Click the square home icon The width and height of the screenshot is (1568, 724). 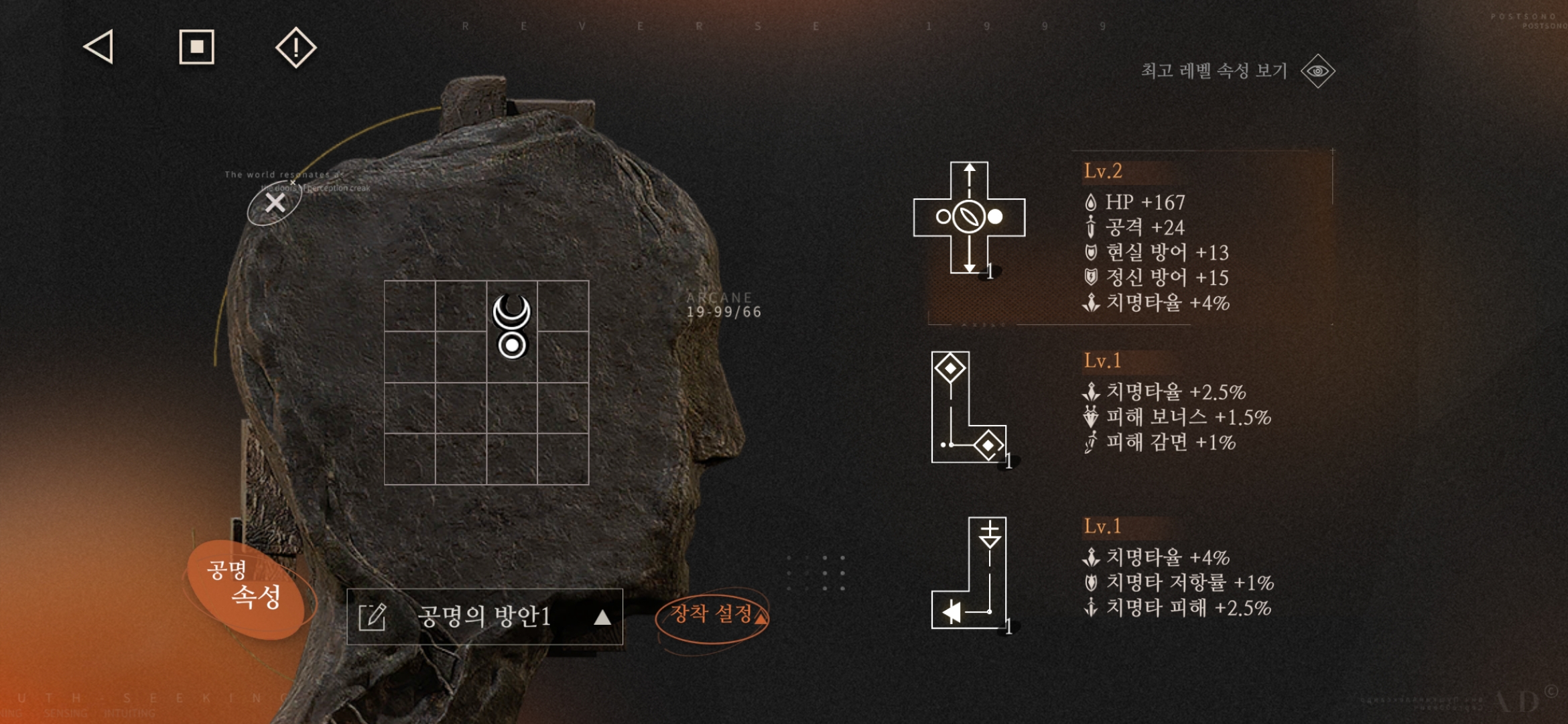196,47
